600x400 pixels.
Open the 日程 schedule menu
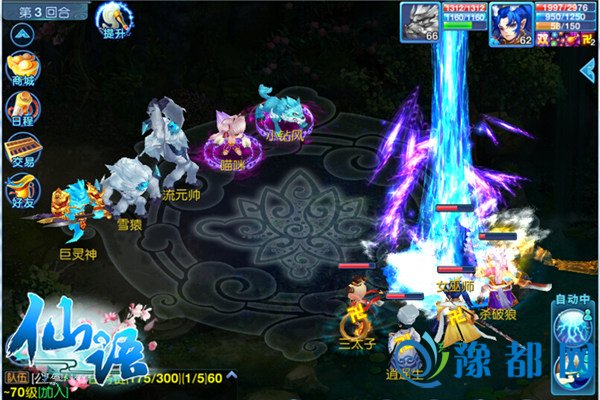tap(21, 108)
